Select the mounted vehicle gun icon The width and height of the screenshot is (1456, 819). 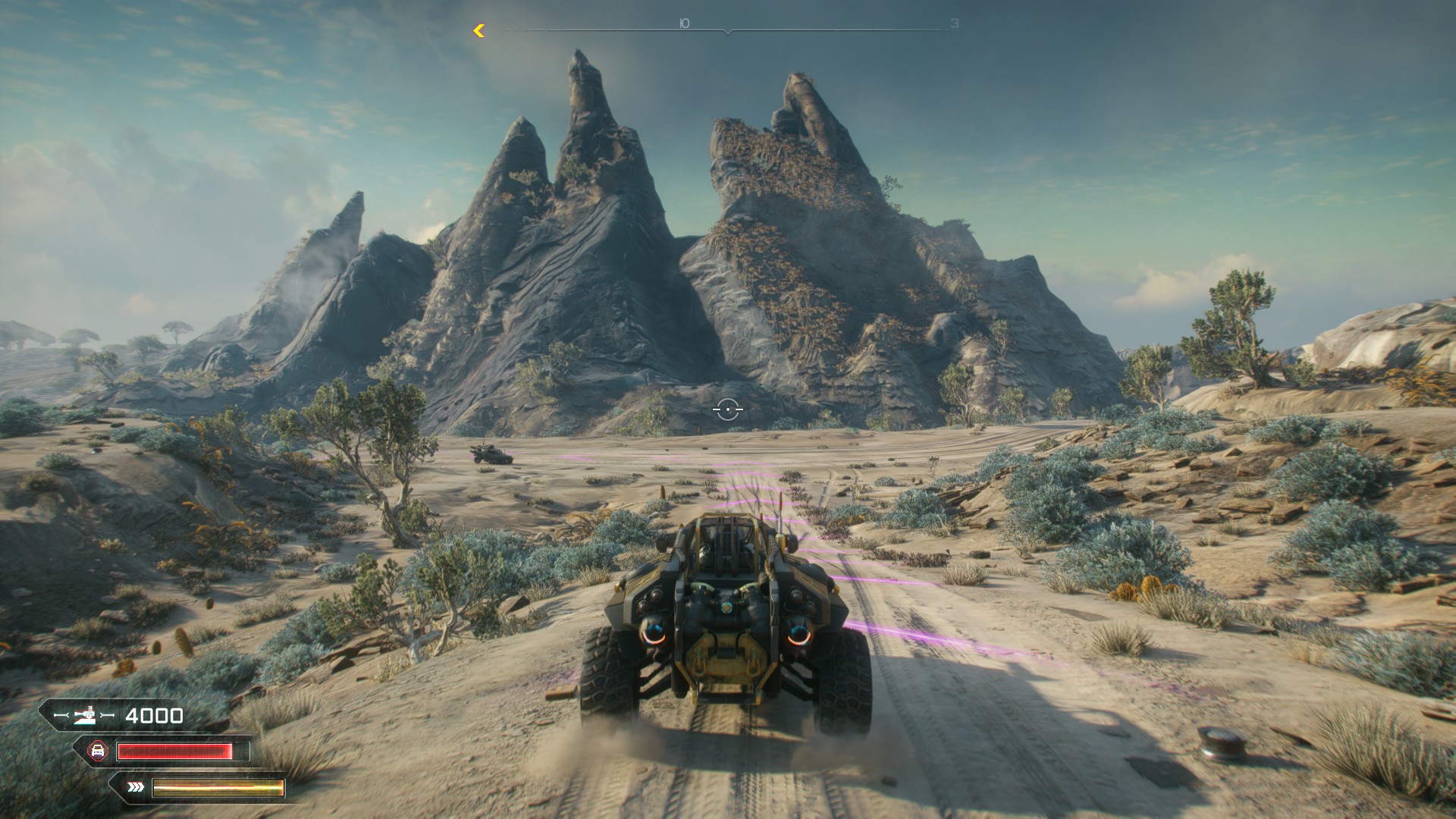[85, 715]
